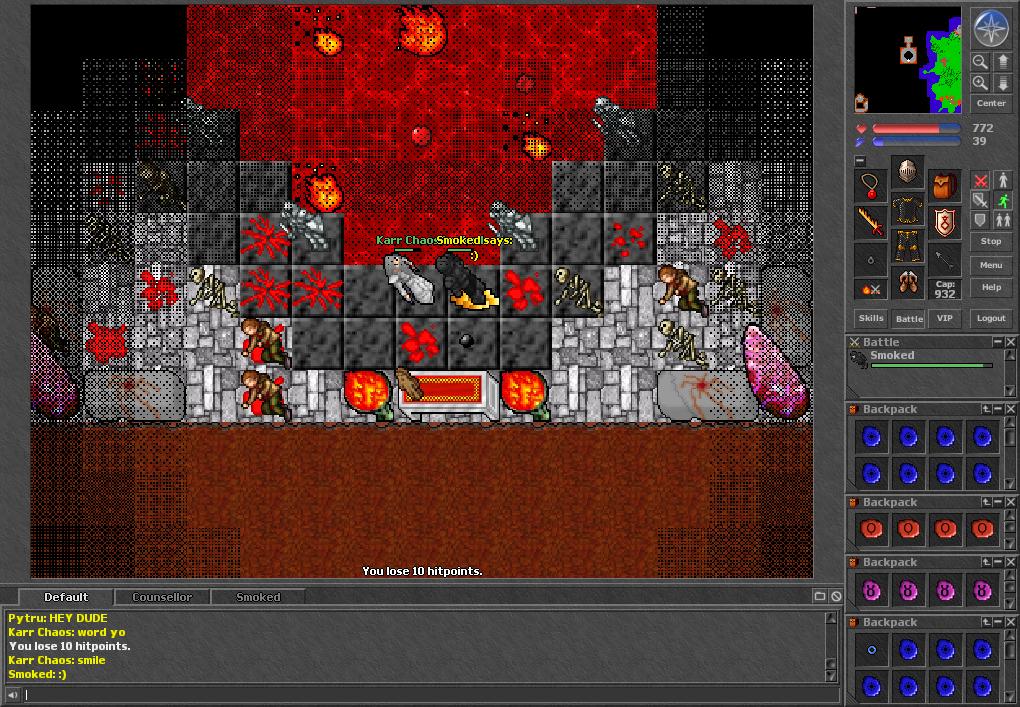The width and height of the screenshot is (1020, 707).
Task: Switch to the Counsellor chat tab
Action: (162, 597)
